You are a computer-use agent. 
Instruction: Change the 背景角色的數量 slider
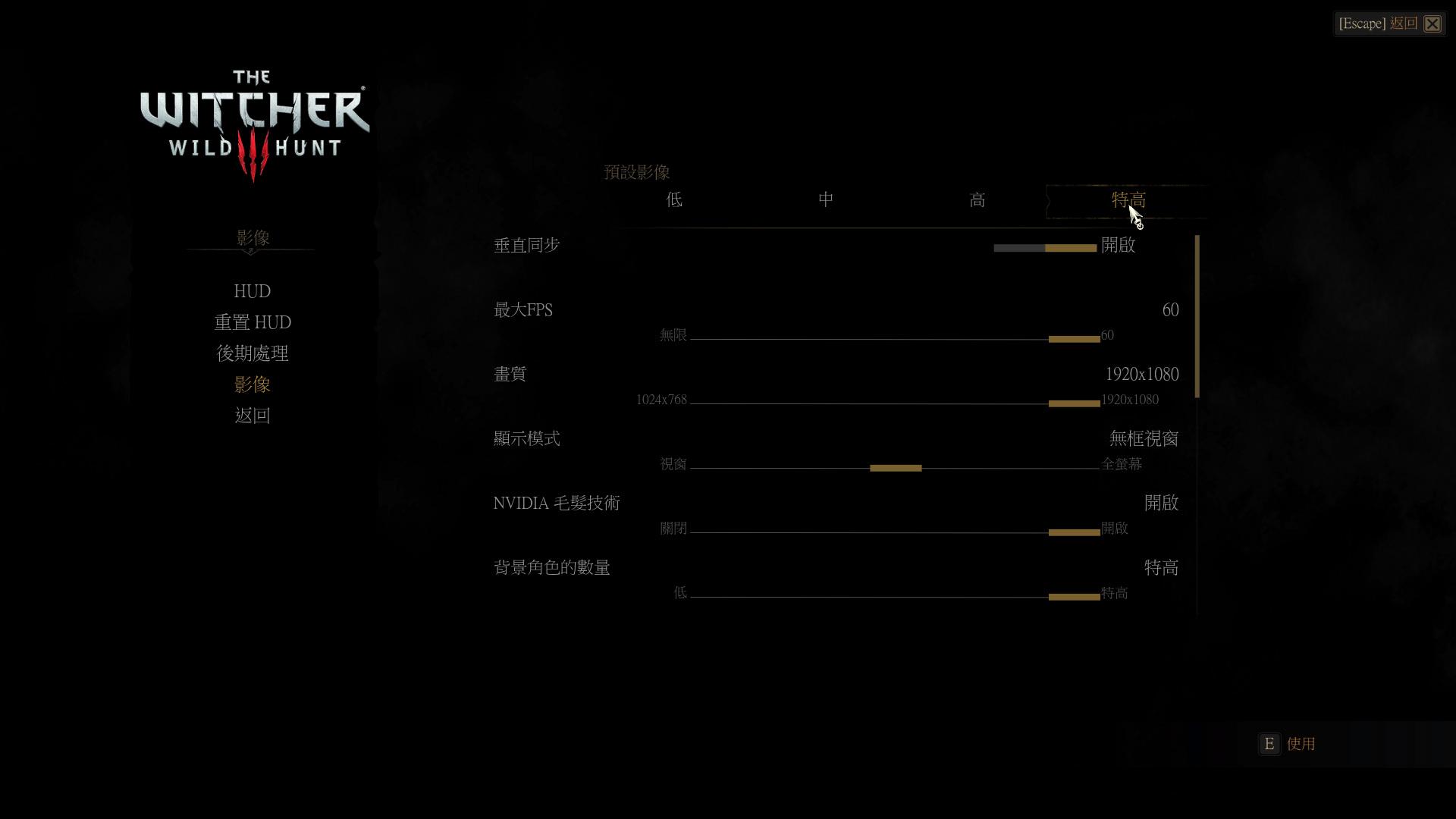[1074, 597]
